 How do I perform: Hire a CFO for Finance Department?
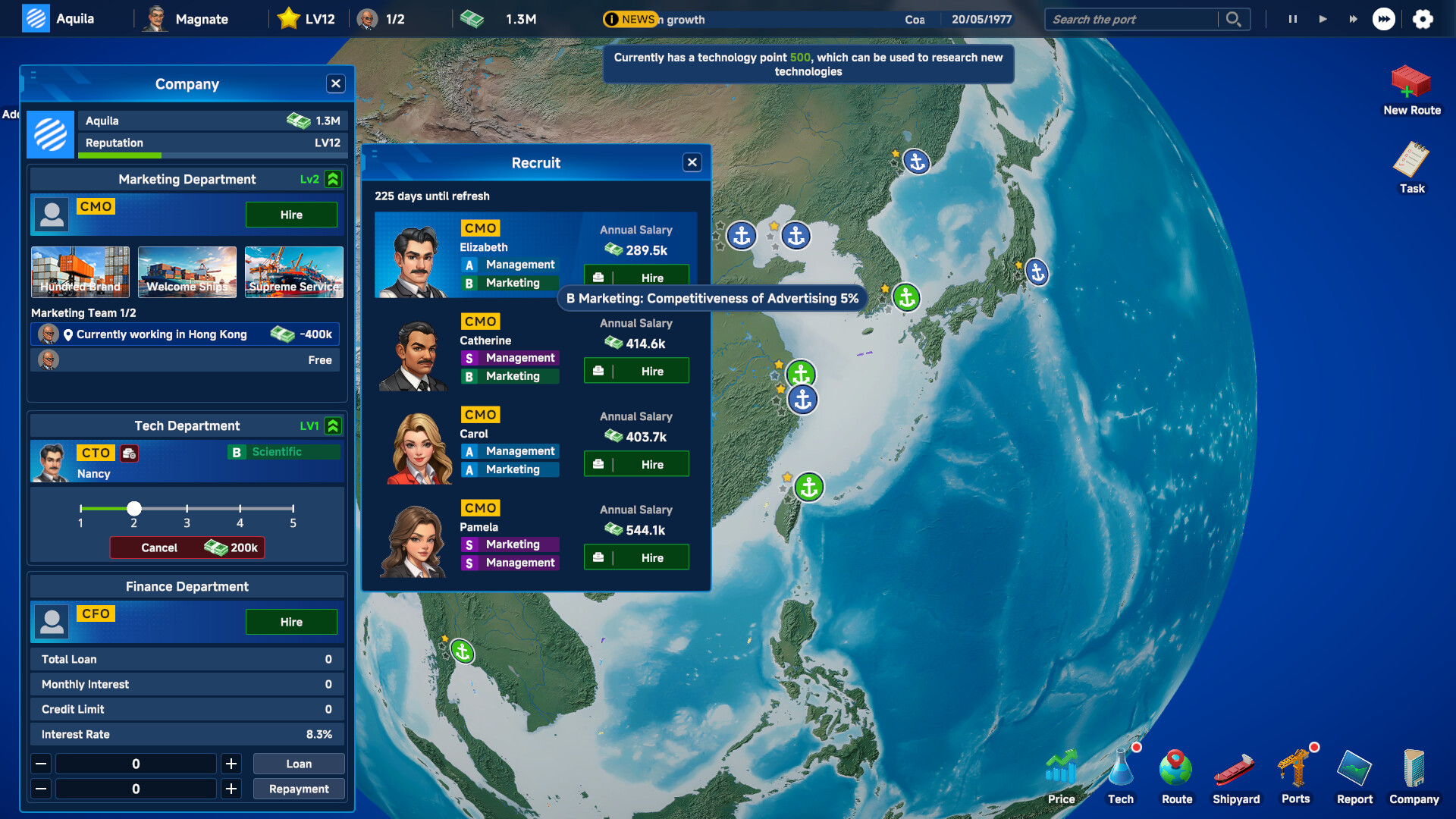(291, 622)
